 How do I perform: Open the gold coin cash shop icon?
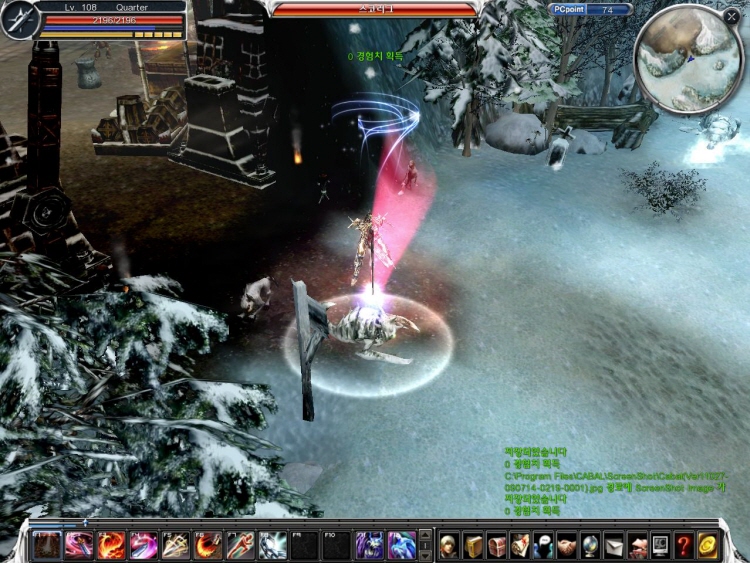[x=708, y=545]
